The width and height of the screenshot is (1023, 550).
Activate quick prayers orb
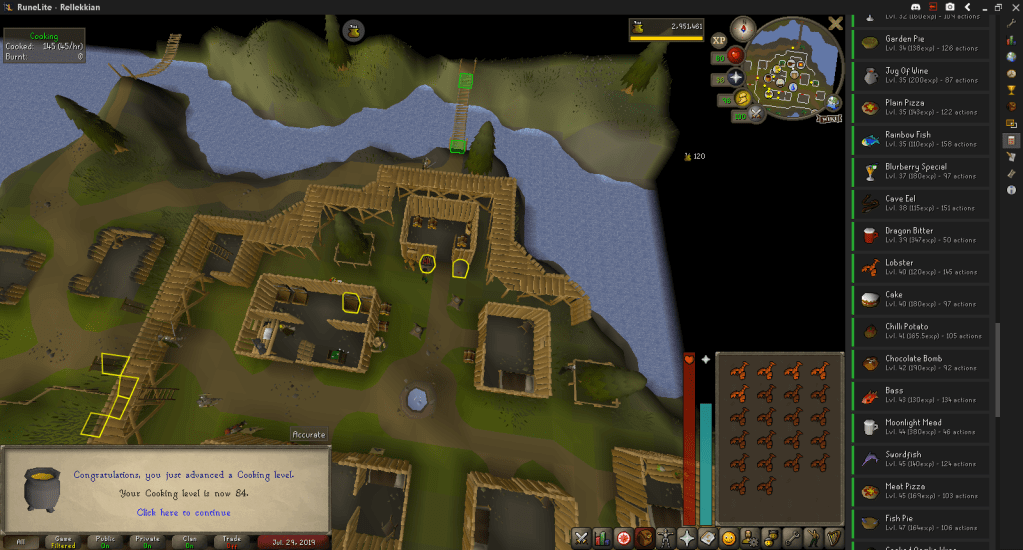tap(737, 77)
